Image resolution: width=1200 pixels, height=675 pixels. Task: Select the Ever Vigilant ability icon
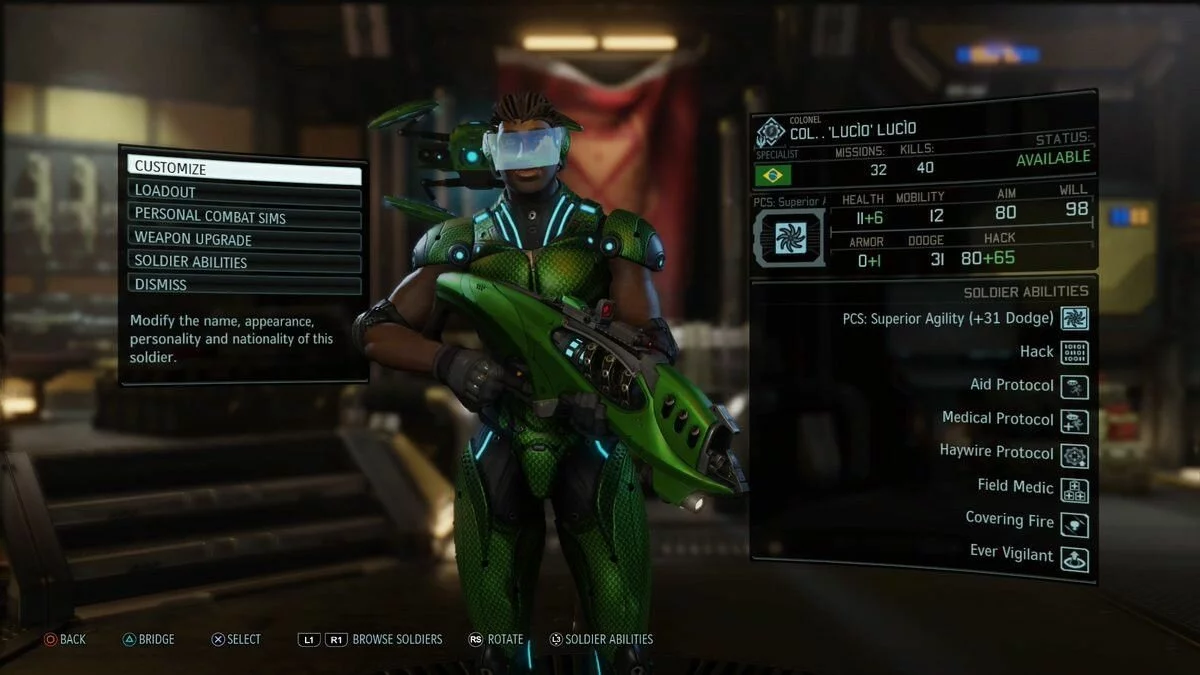point(1075,557)
